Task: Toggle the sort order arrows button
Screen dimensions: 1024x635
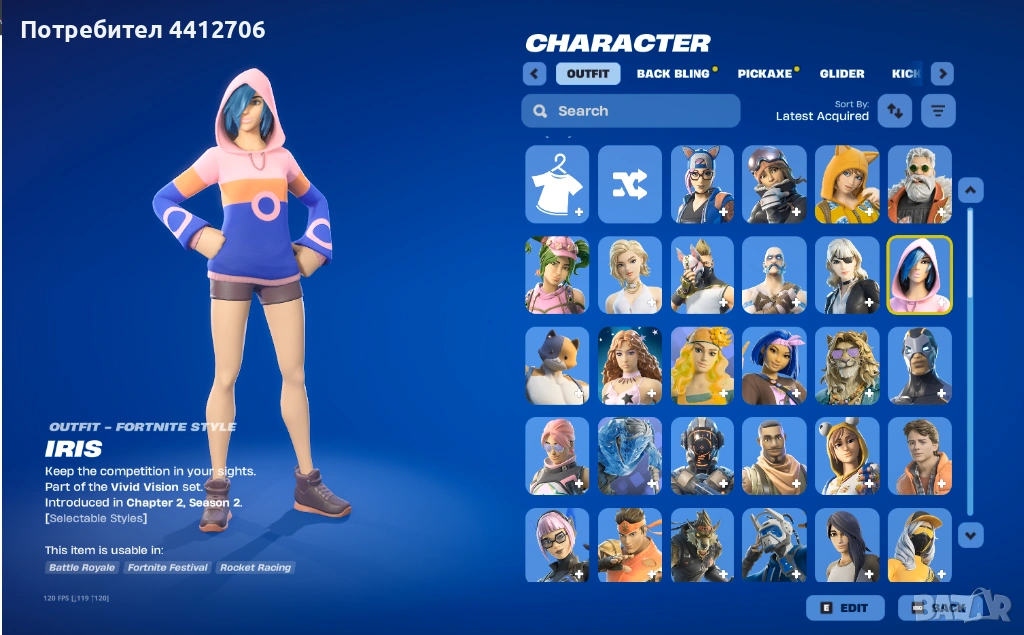Action: point(895,111)
